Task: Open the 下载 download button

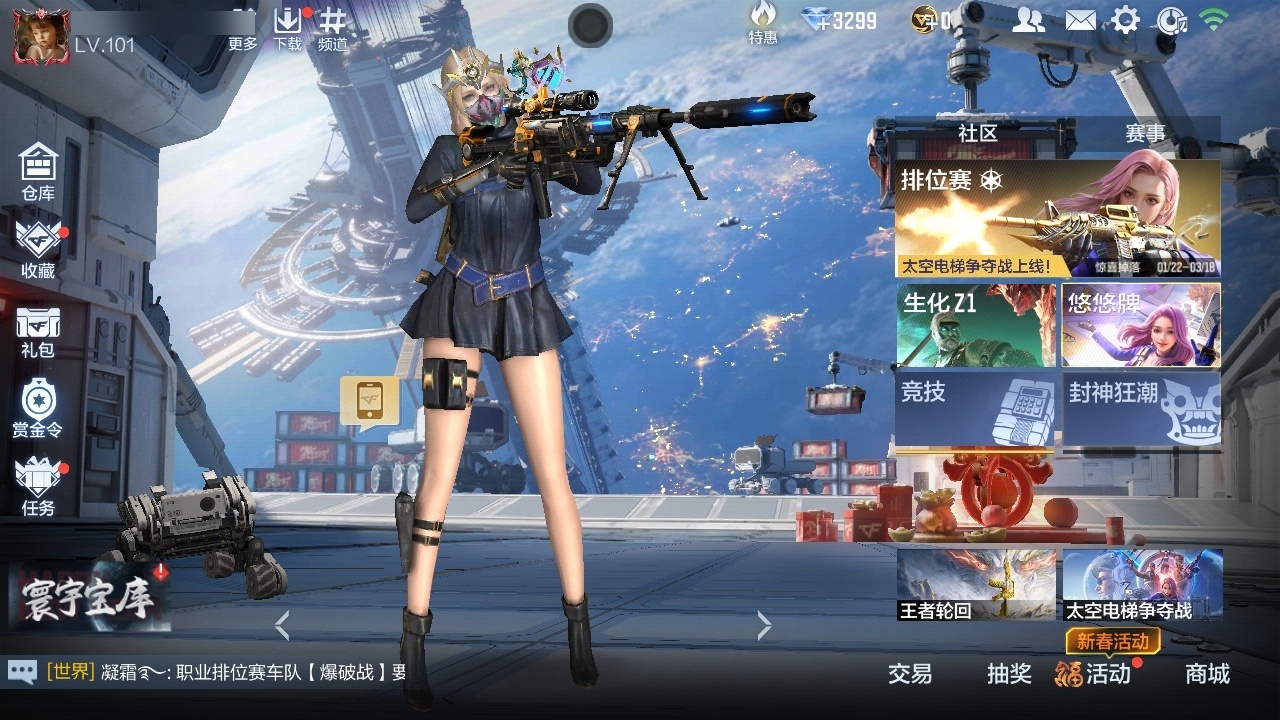Action: (x=288, y=28)
